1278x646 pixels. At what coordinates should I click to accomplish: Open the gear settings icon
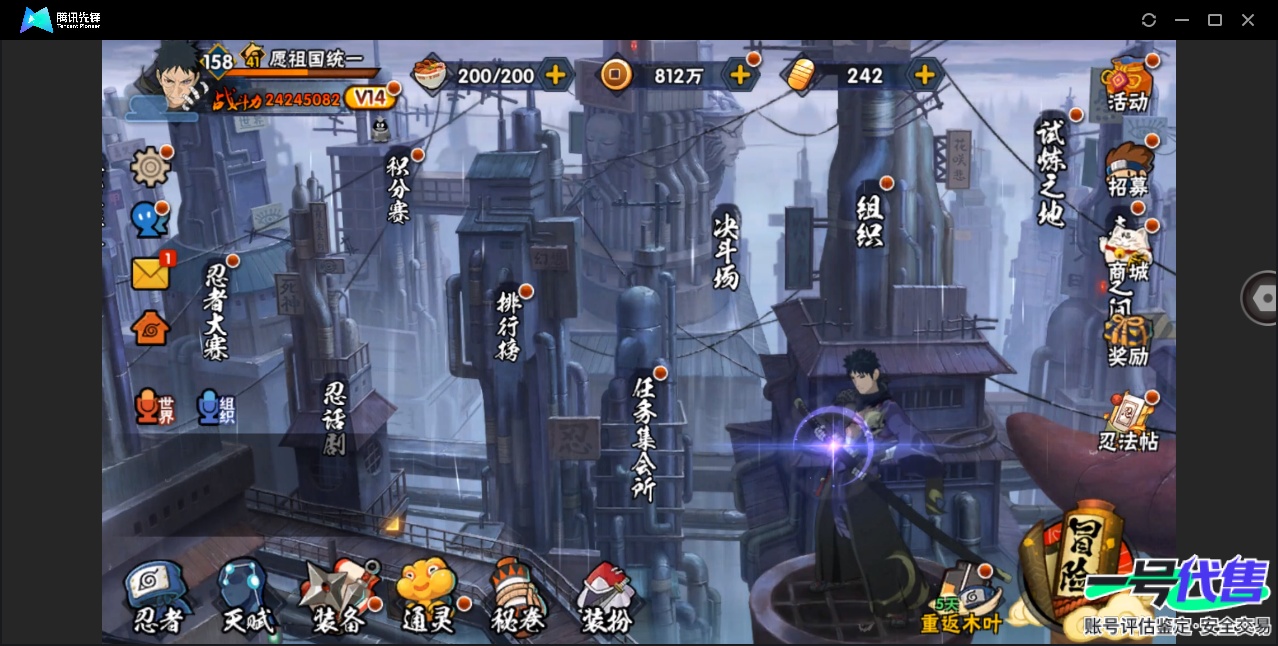[150, 167]
